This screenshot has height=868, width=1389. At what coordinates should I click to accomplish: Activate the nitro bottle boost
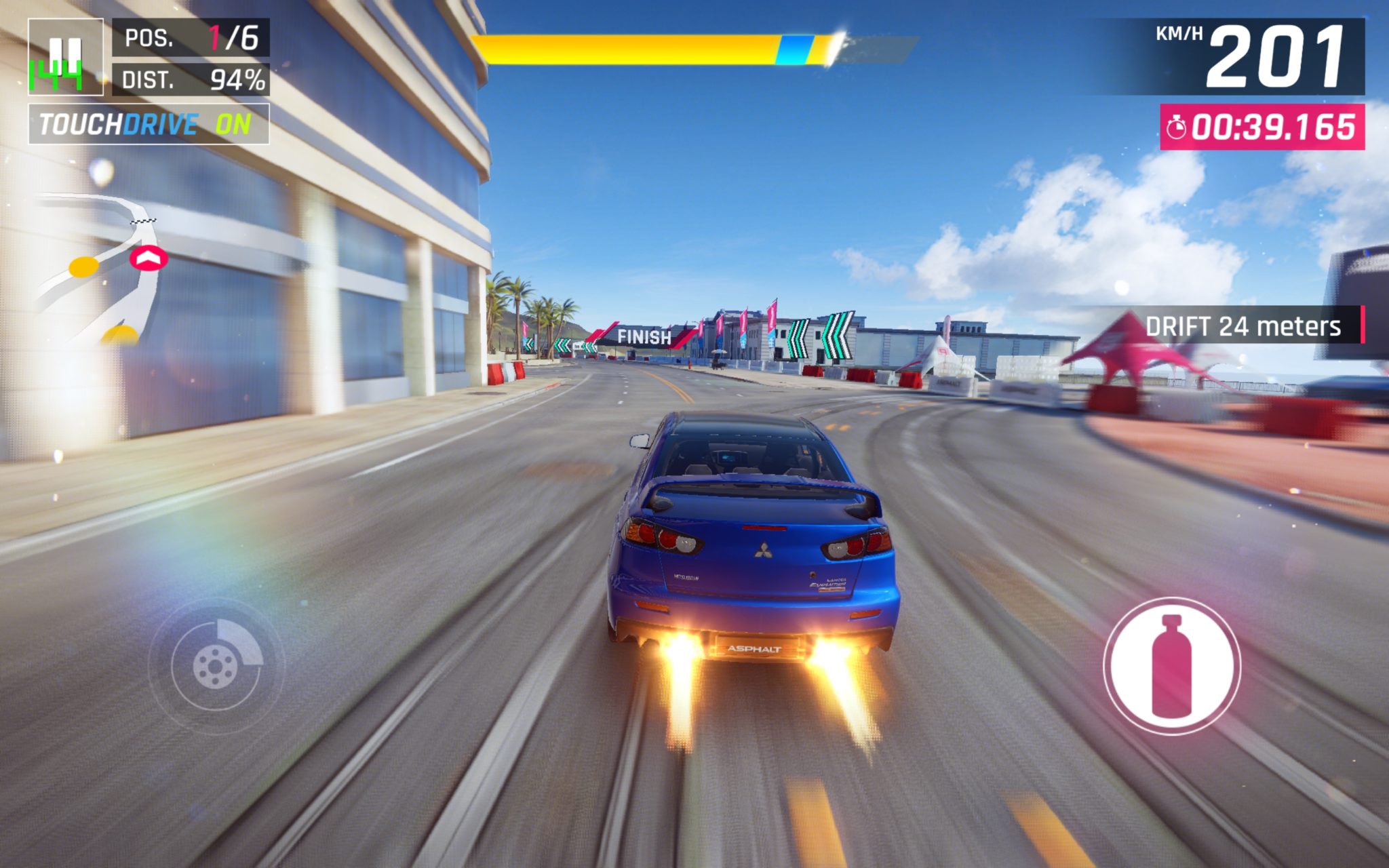point(1172,665)
